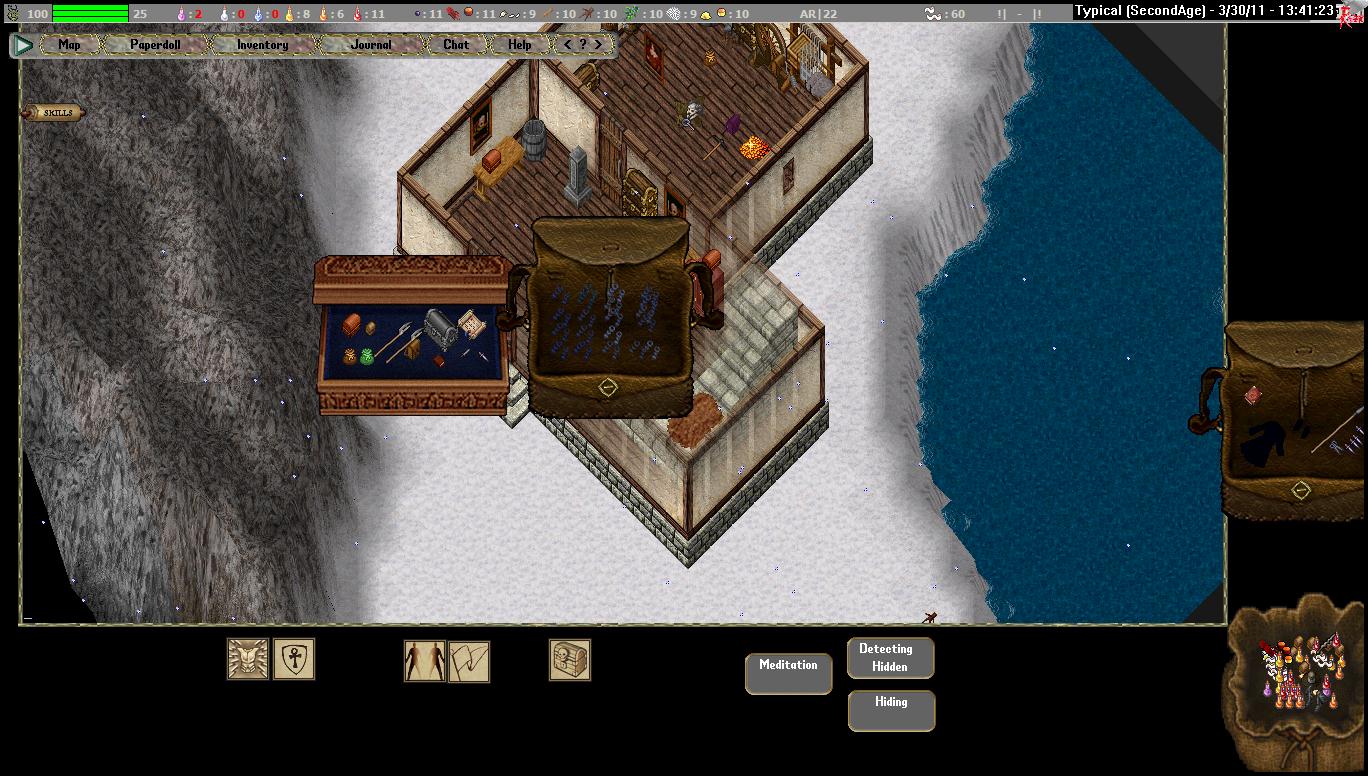Open the Paperdoll window
This screenshot has width=1368, height=776.
(156, 45)
